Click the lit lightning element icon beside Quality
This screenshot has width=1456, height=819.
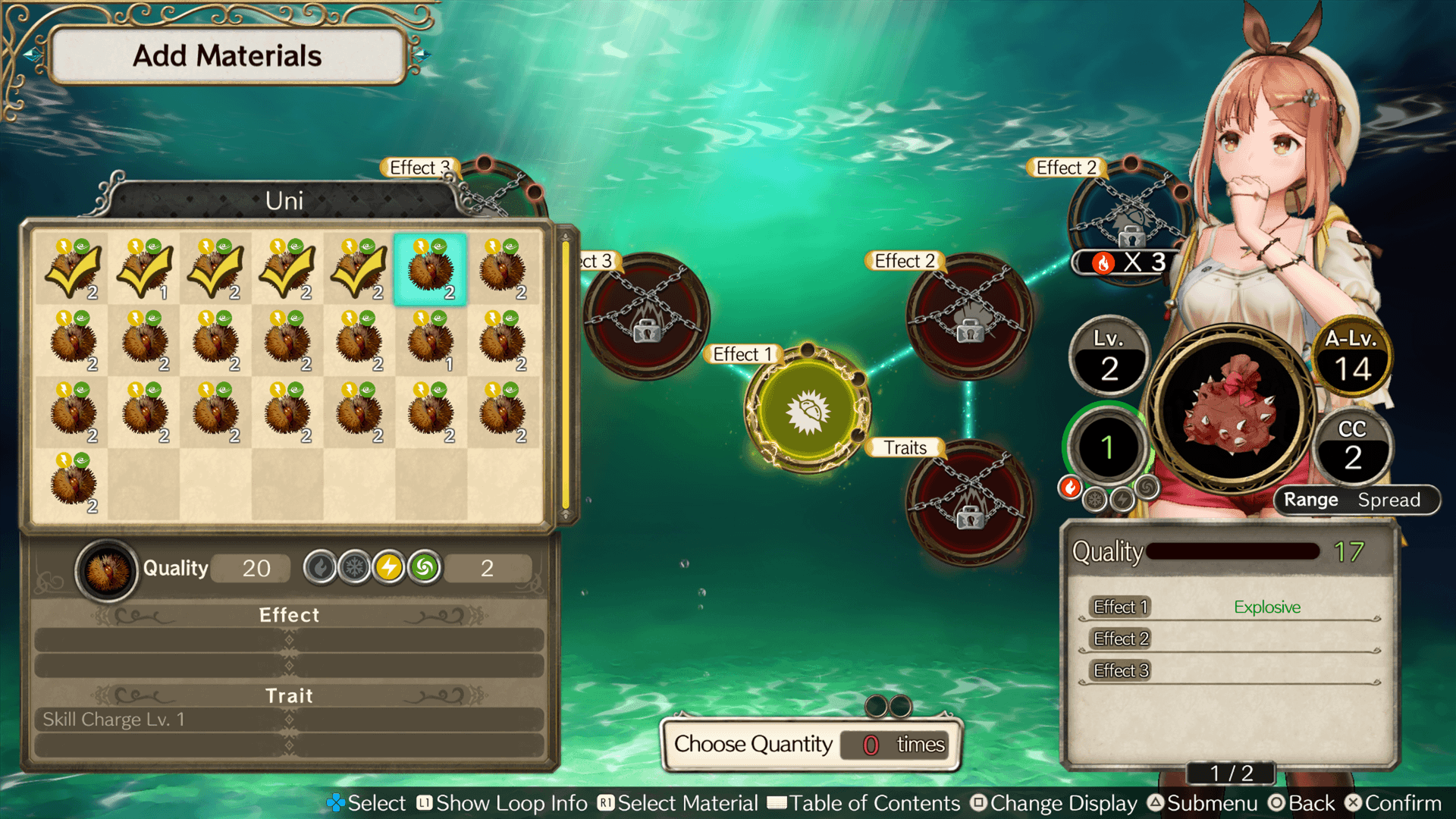(x=389, y=567)
